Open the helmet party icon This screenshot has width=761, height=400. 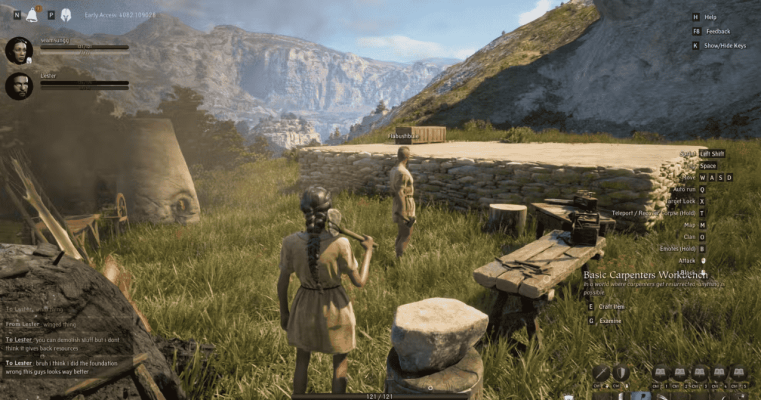tap(66, 15)
